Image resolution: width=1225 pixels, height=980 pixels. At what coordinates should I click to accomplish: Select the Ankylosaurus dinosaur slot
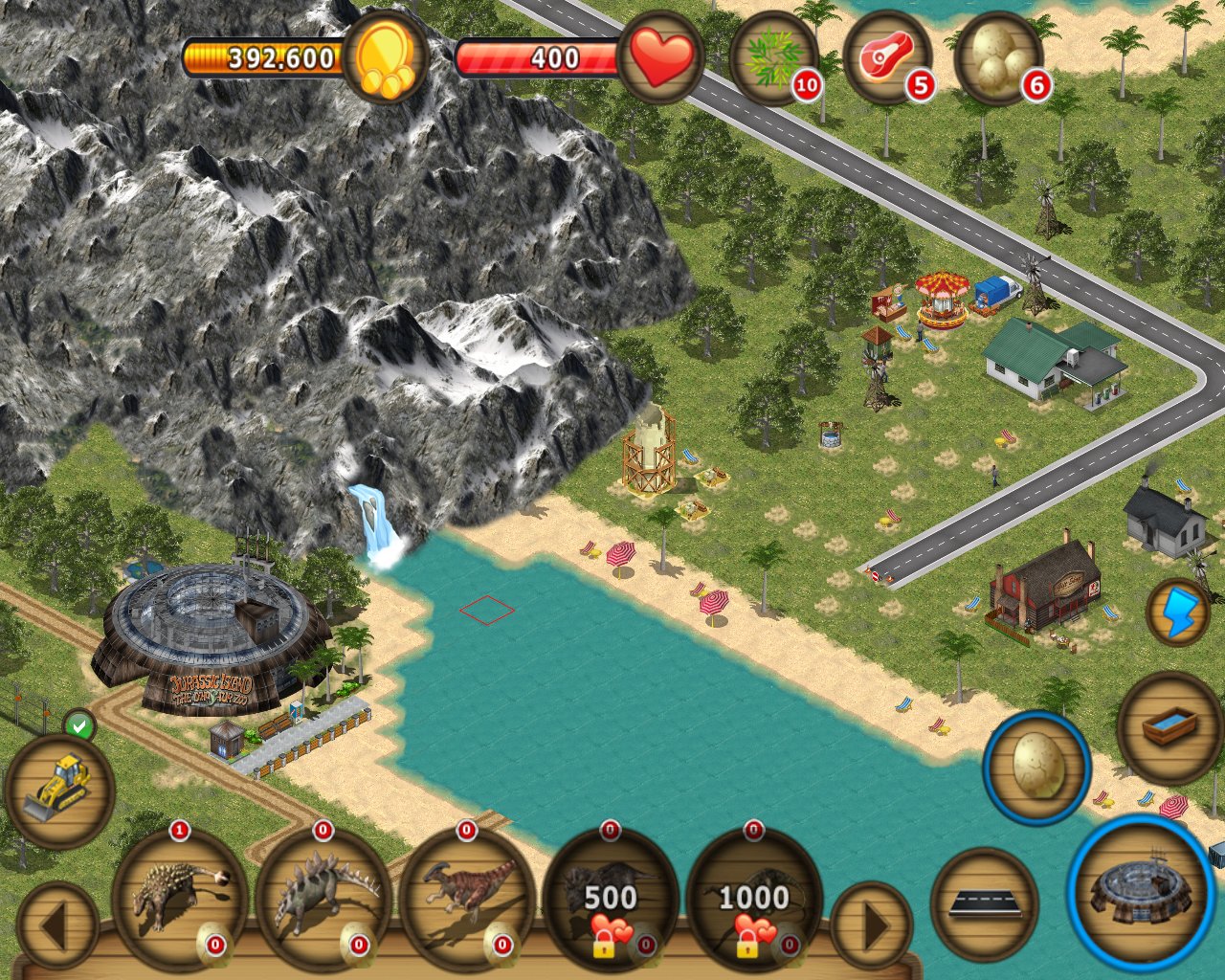tap(179, 897)
